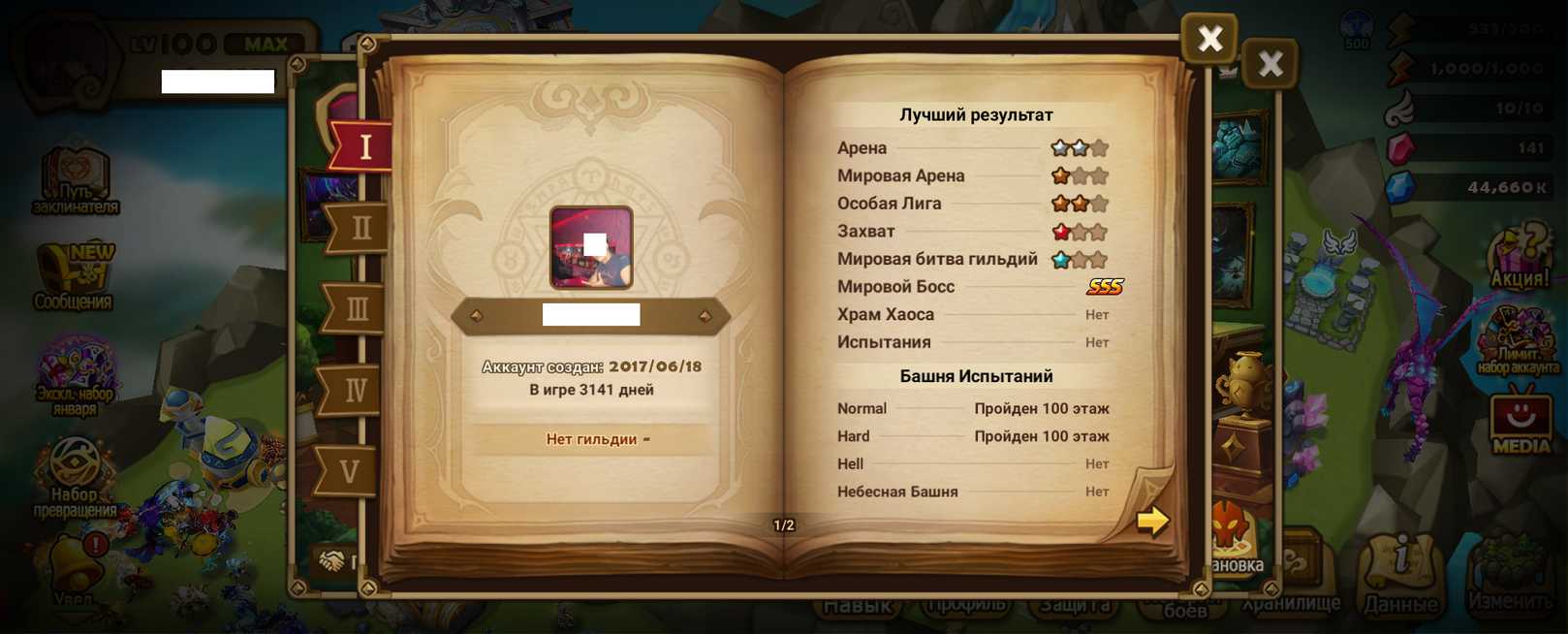Image resolution: width=1568 pixels, height=634 pixels.
Task: Open the Набор превращения pack
Action: coord(75,475)
